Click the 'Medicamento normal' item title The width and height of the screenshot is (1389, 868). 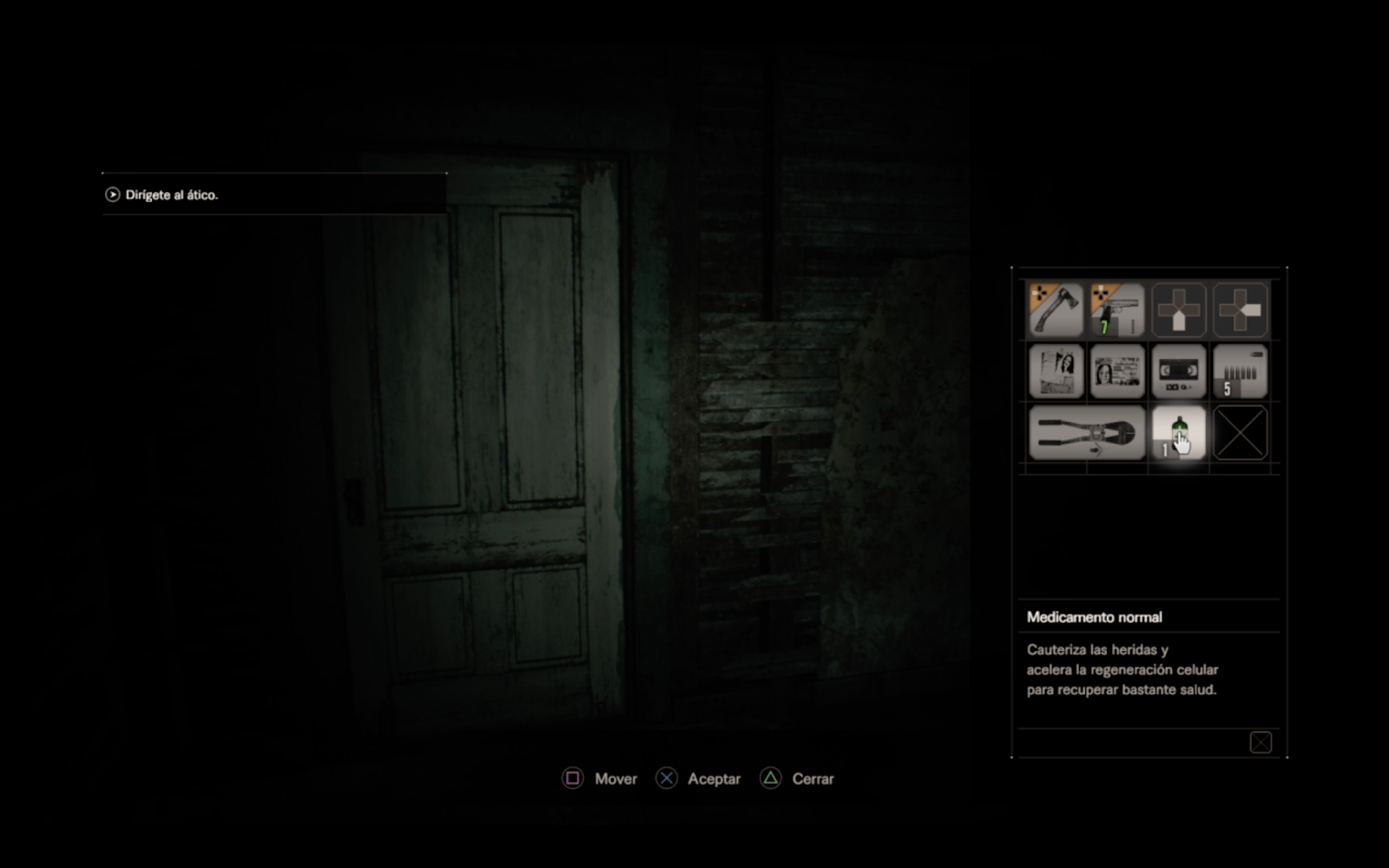click(x=1095, y=616)
